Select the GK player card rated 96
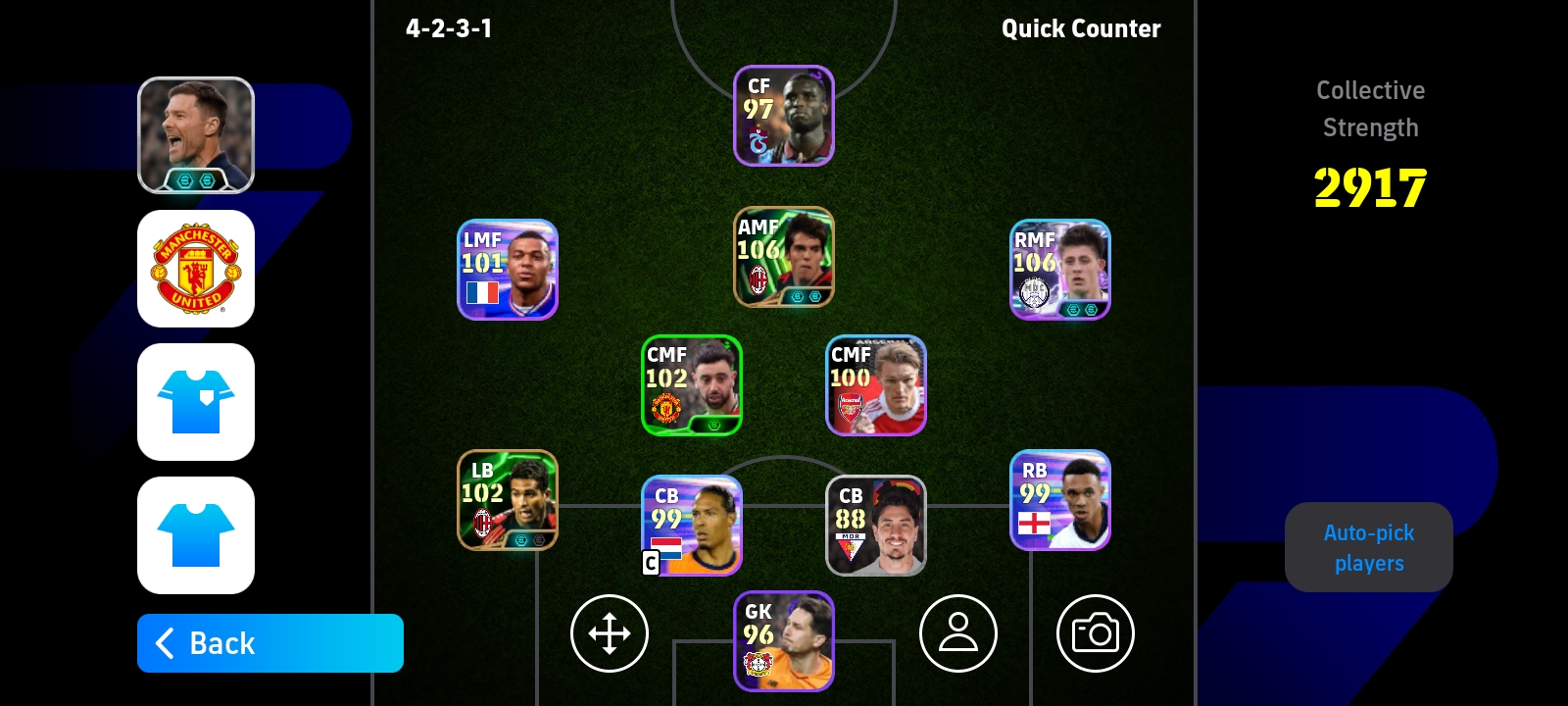Screen dimensions: 1568x706 pyautogui.click(x=784, y=641)
